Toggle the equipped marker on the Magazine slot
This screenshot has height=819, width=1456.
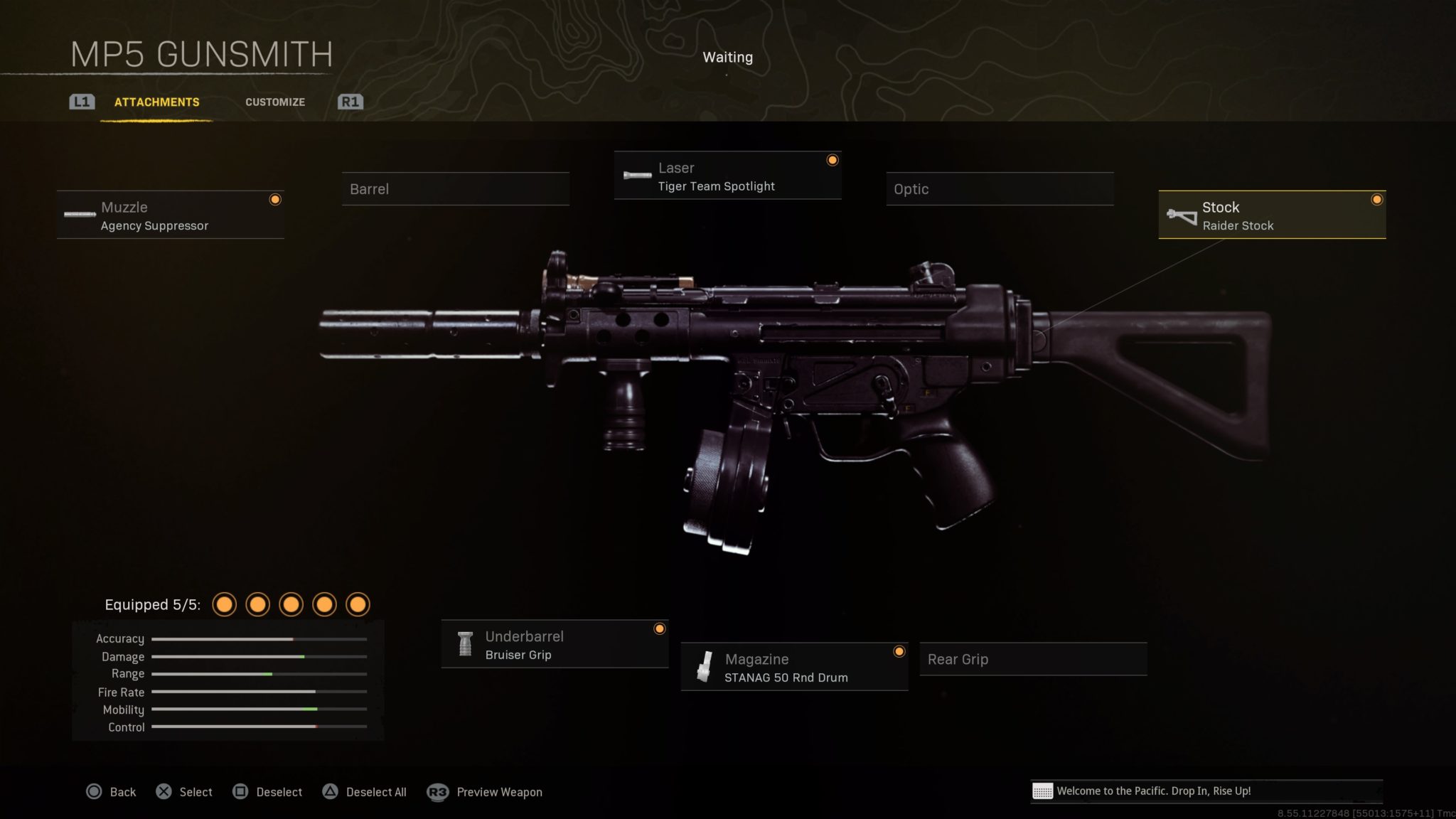[900, 651]
